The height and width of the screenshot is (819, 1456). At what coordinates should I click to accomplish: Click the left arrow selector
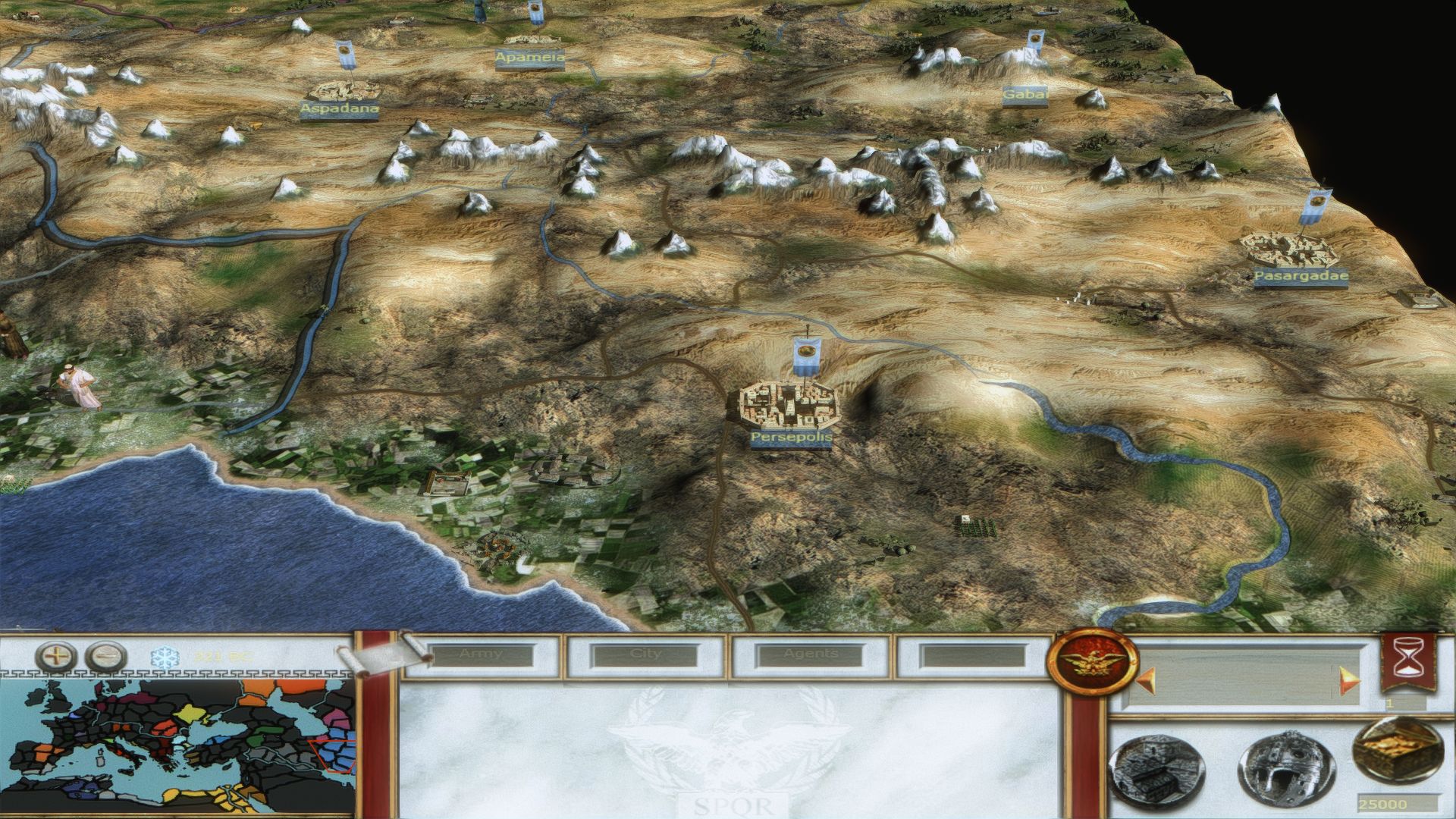pos(1143,679)
